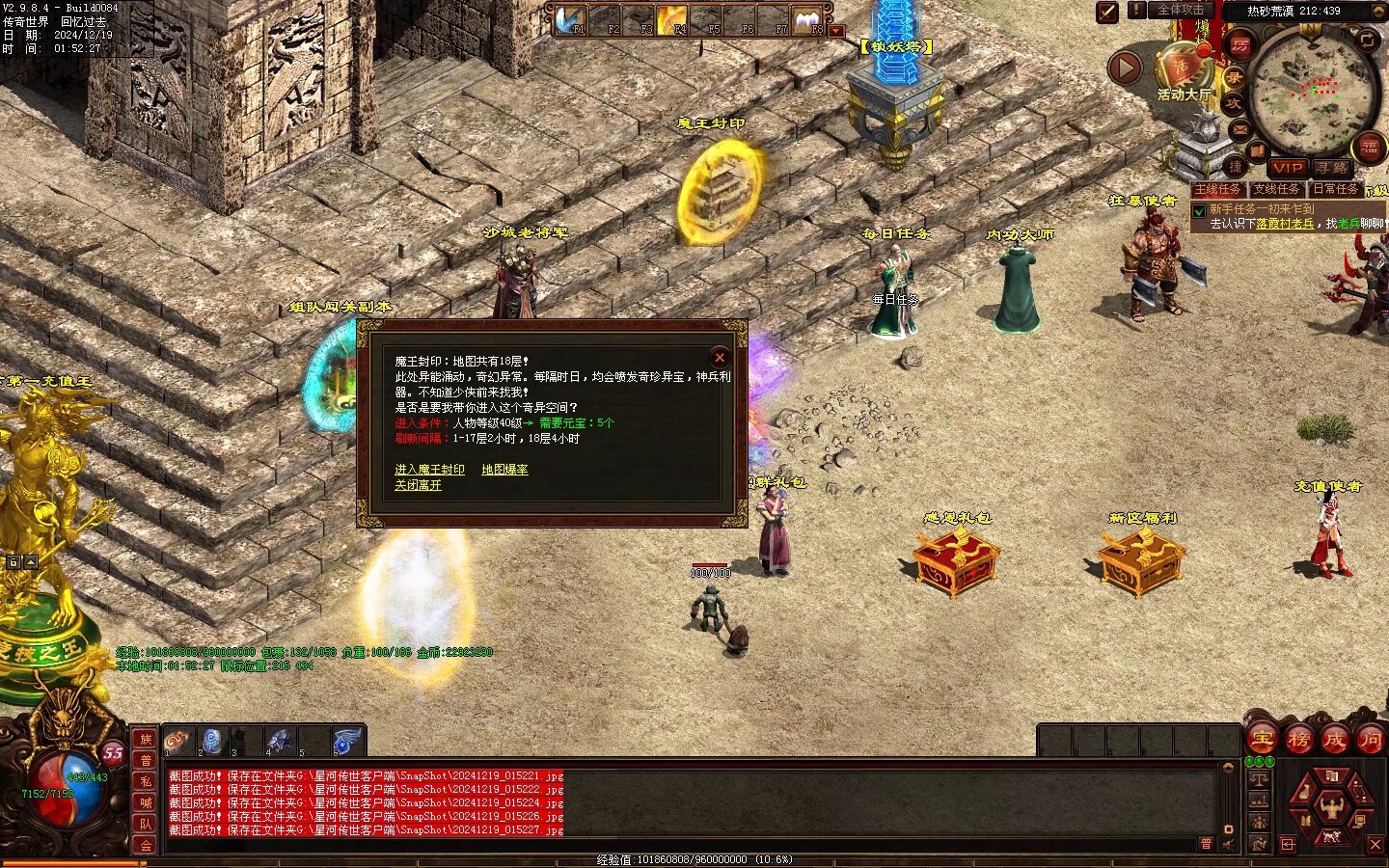
Task: Close the NPC dialog with the red X
Action: coord(719,358)
